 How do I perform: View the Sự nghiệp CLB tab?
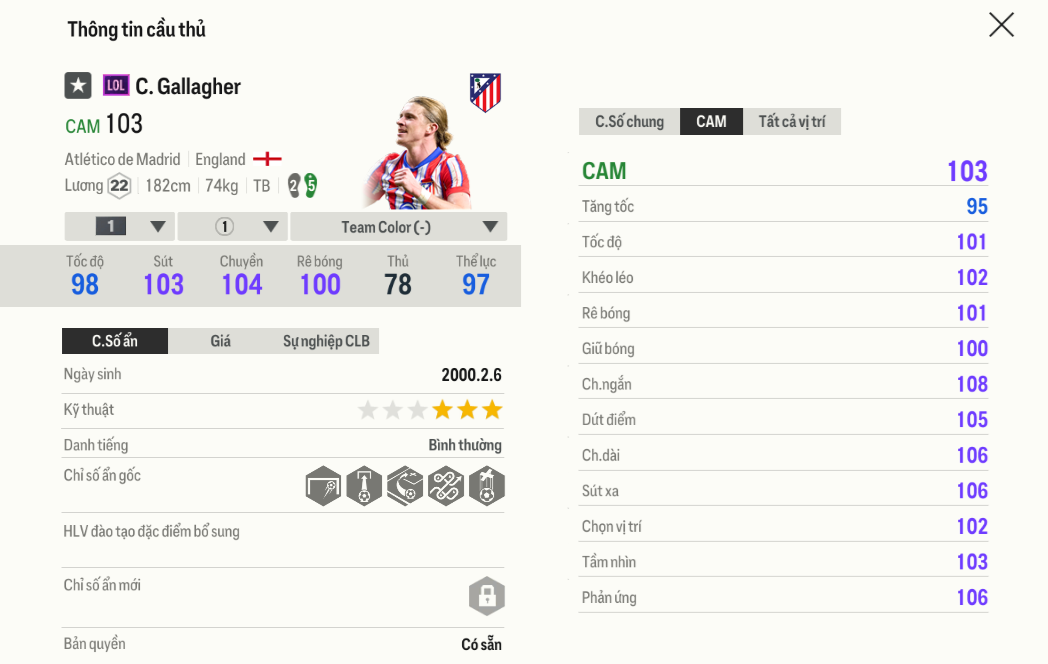[x=326, y=341]
